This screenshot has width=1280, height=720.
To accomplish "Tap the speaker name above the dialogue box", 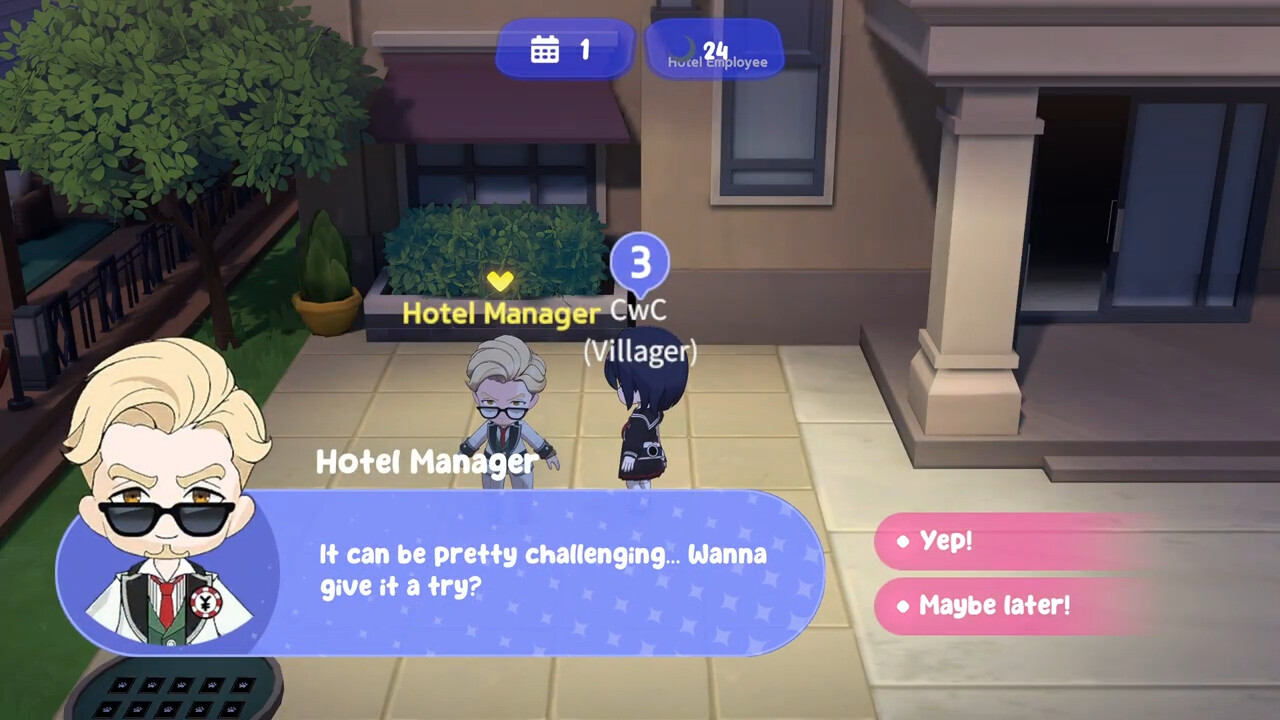I will point(427,461).
